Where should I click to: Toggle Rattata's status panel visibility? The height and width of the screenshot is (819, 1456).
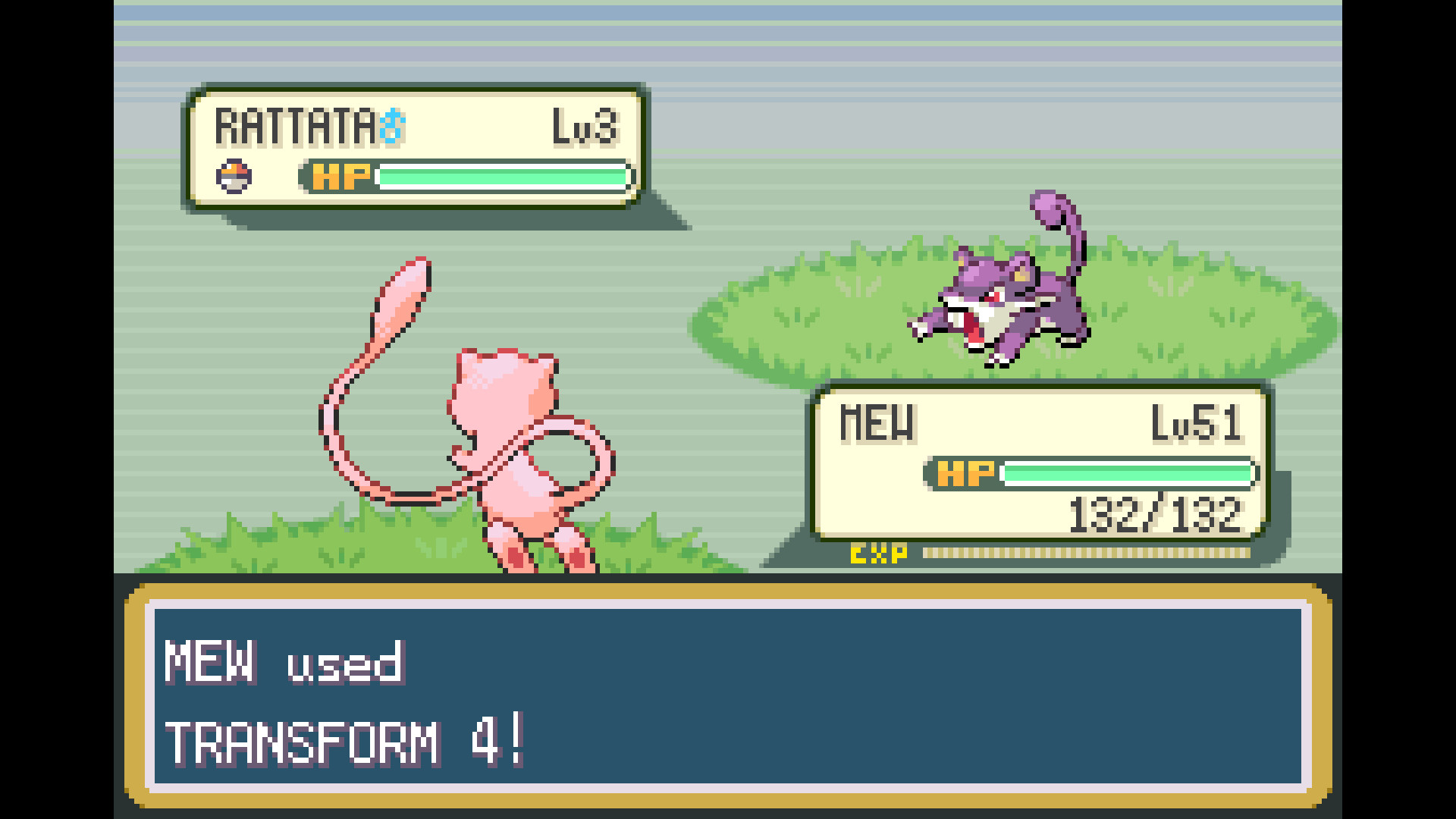(417, 144)
